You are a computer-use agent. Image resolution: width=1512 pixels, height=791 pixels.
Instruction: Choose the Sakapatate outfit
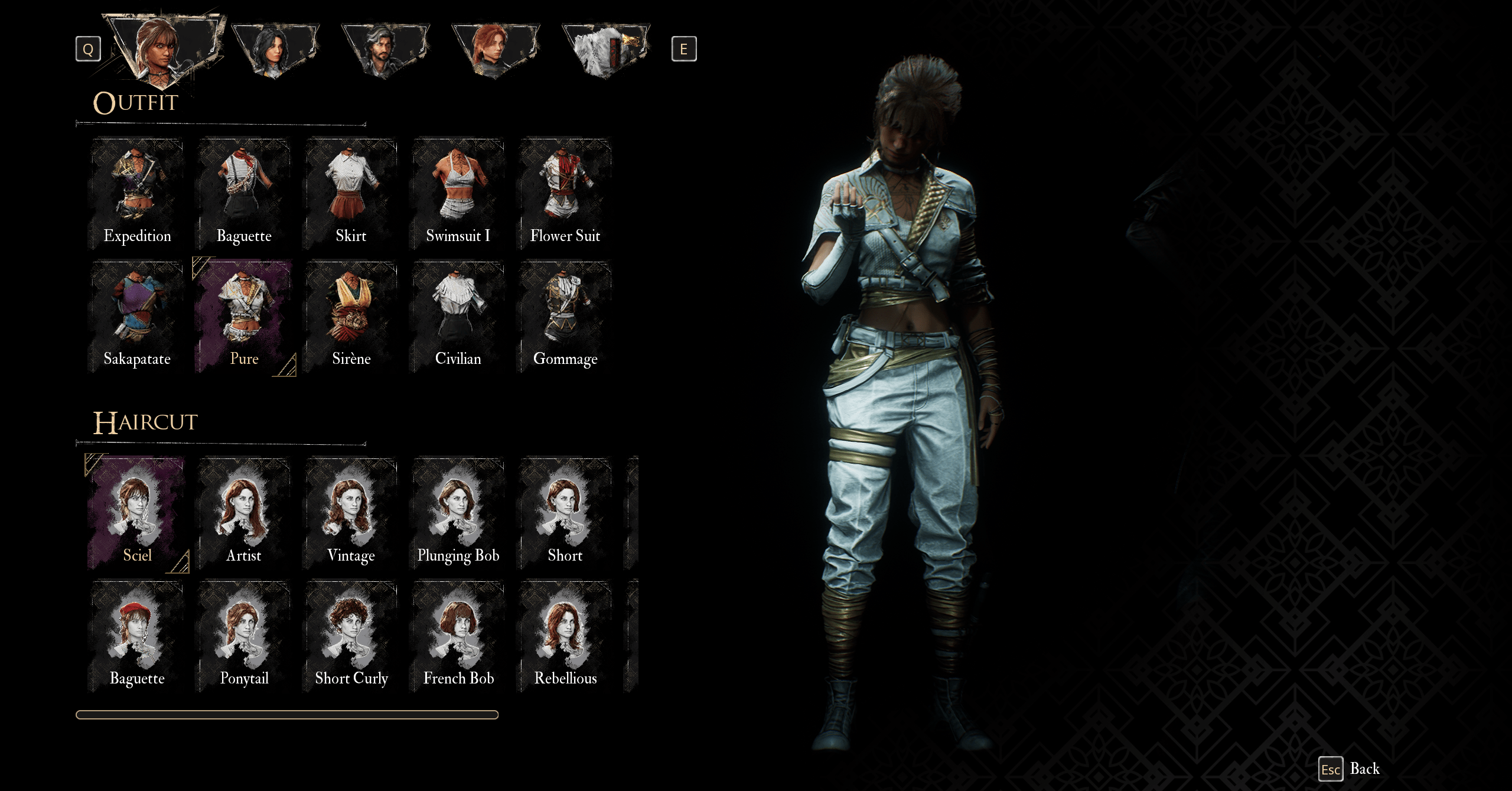tap(137, 317)
